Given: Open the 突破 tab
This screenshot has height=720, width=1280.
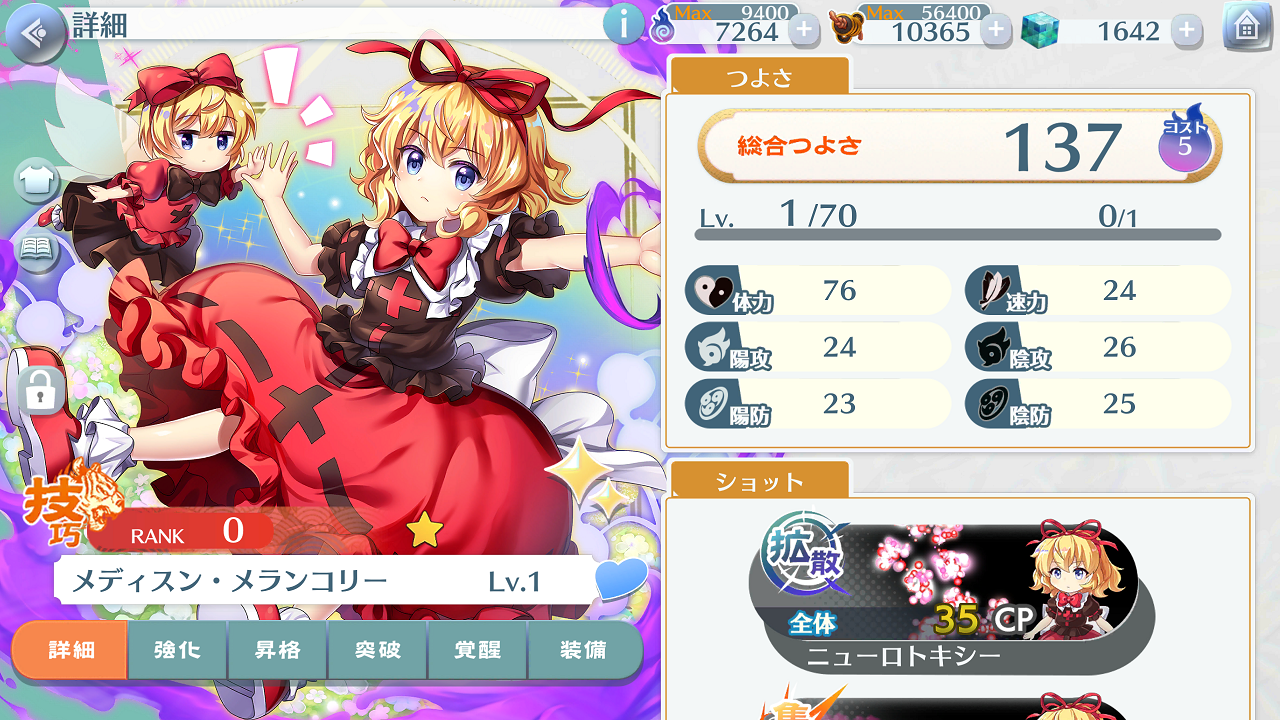Looking at the screenshot, I should pos(378,650).
